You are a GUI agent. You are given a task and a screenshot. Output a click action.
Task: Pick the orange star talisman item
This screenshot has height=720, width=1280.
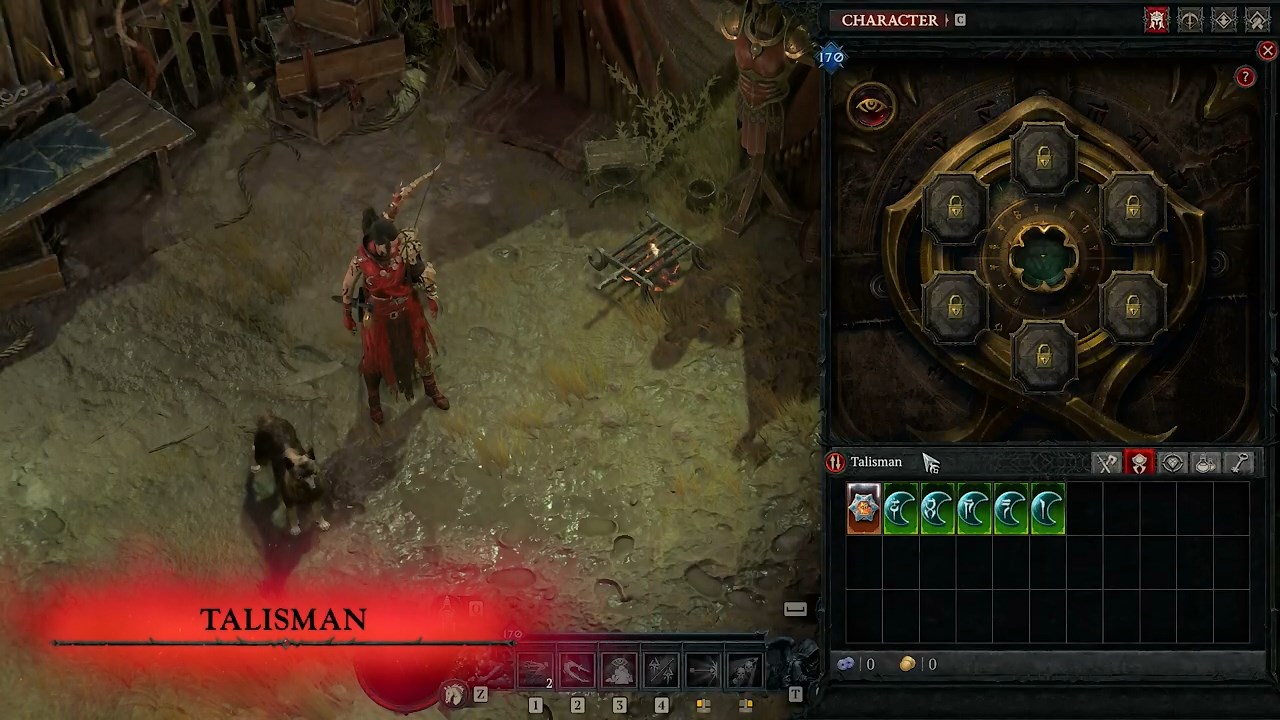pyautogui.click(x=864, y=509)
